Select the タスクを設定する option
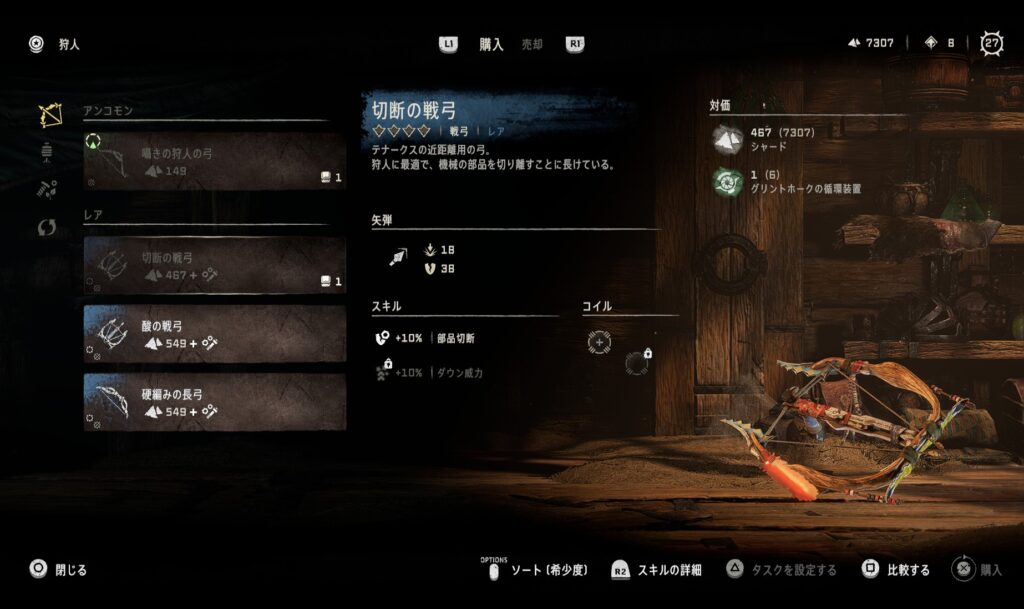Image resolution: width=1024 pixels, height=609 pixels. coord(782,570)
